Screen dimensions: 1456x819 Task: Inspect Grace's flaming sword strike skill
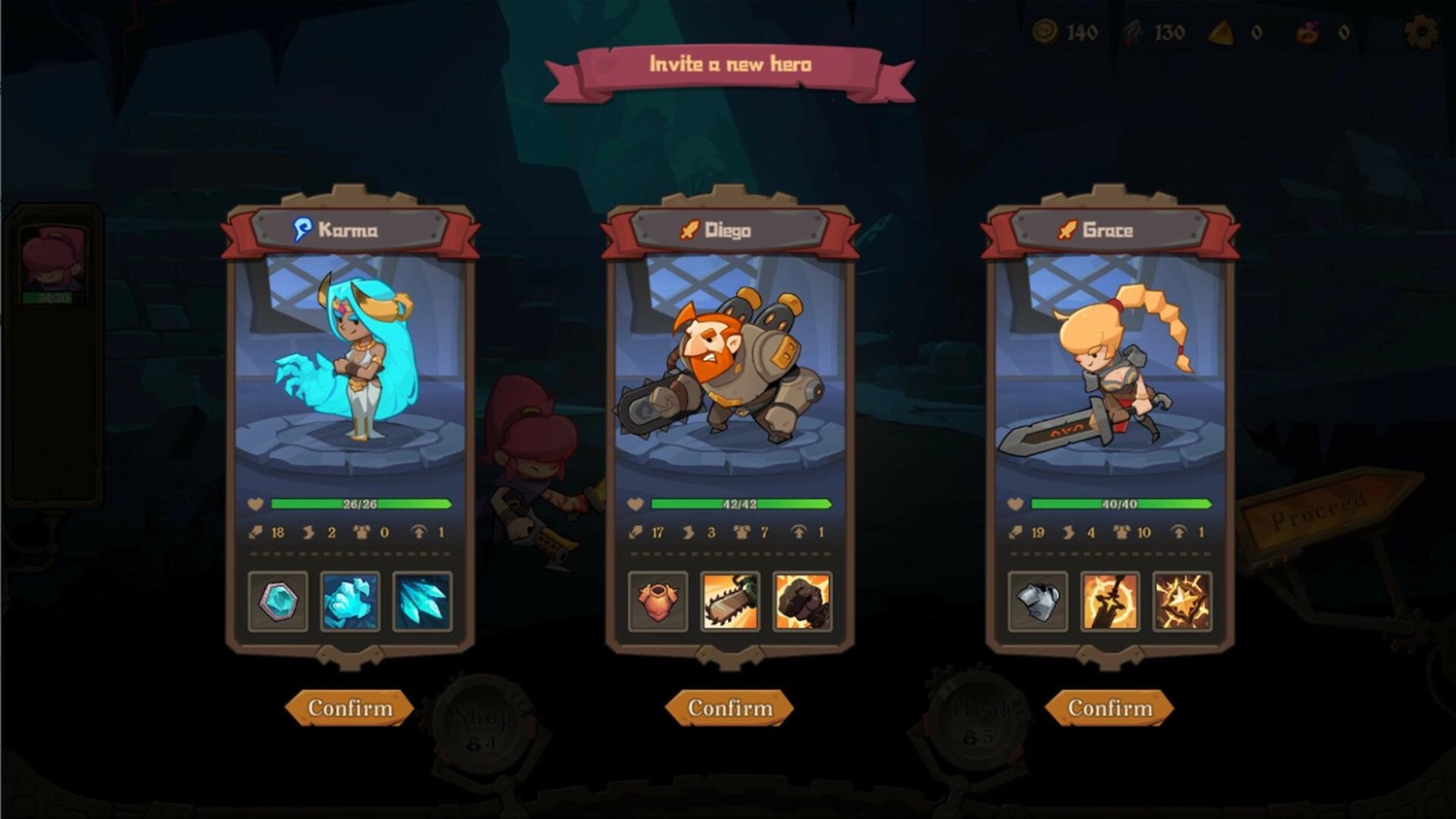(x=1109, y=602)
